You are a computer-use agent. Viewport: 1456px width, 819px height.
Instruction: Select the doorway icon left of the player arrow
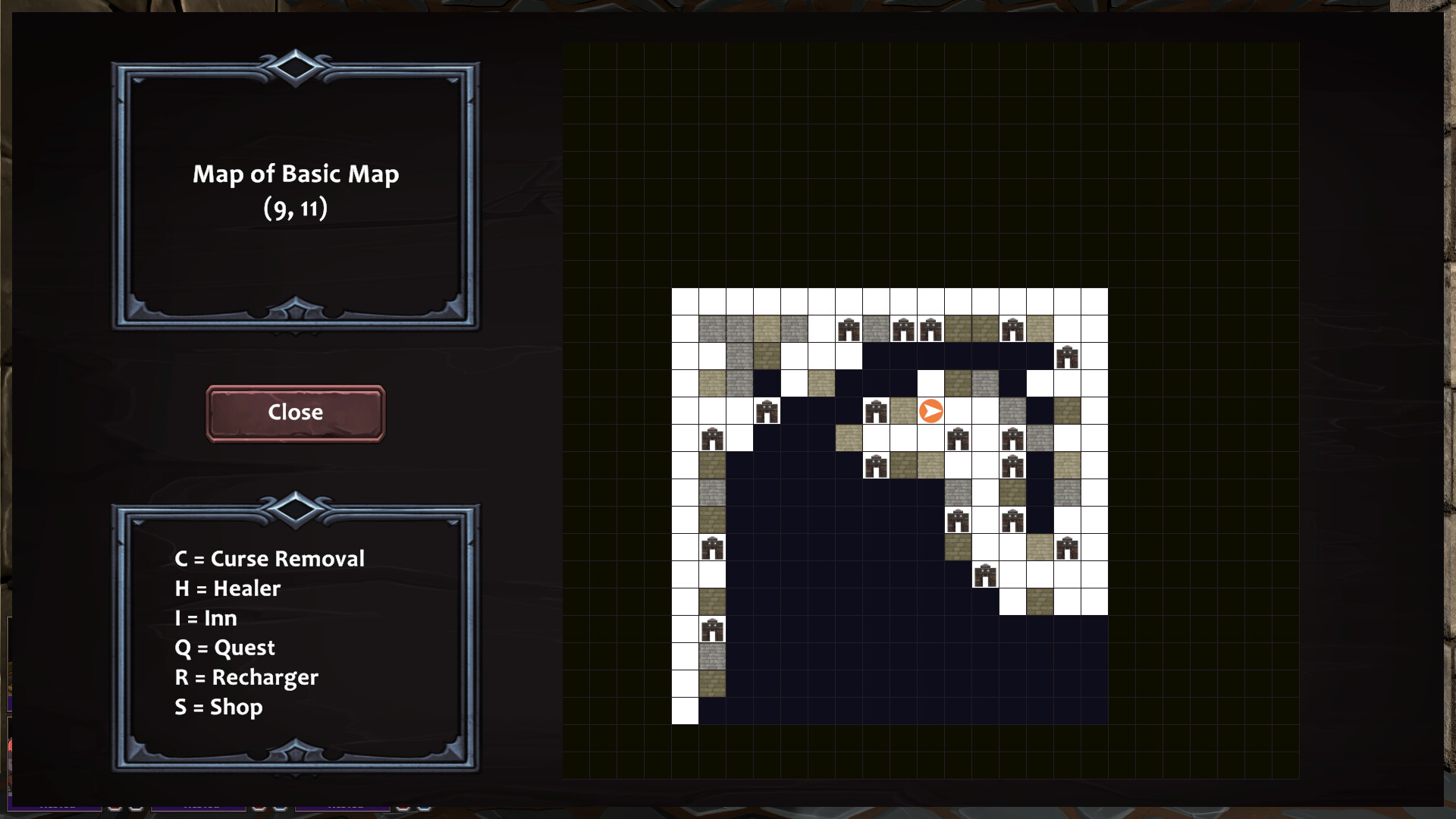tap(877, 410)
